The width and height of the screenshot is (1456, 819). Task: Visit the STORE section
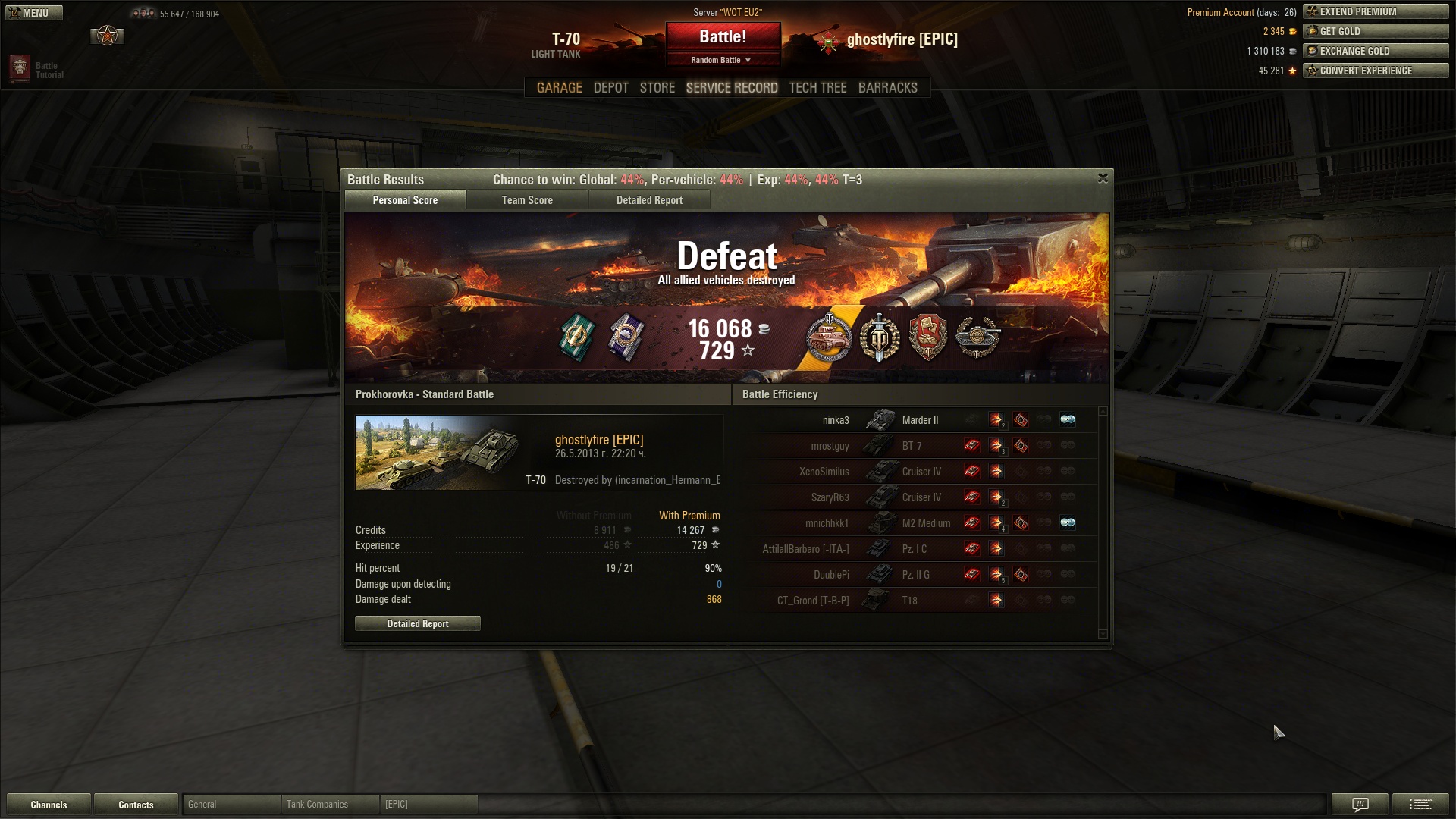pyautogui.click(x=657, y=88)
